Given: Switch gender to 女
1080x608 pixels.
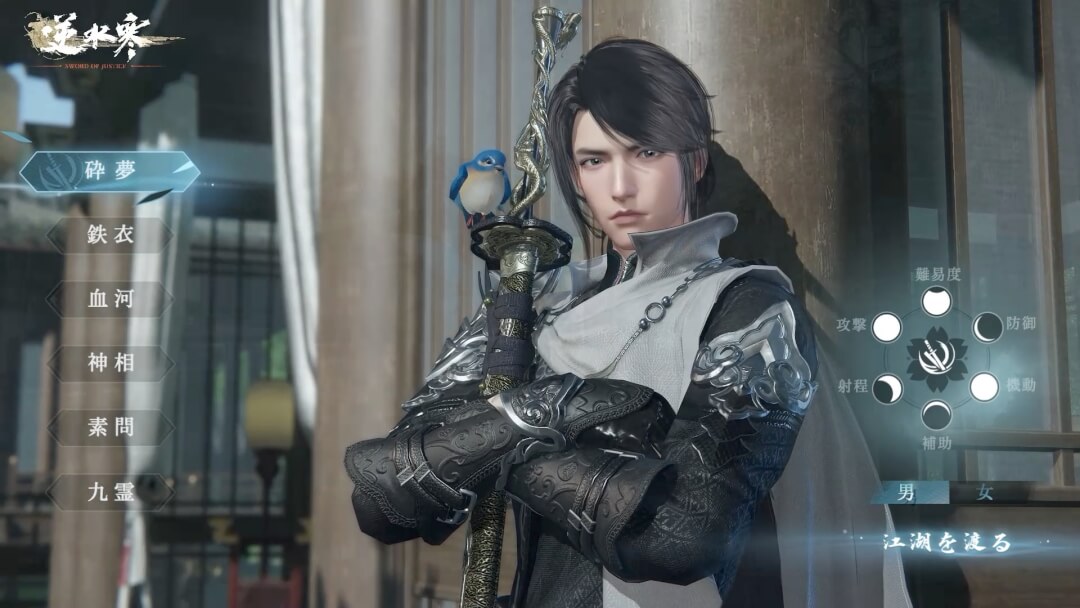Looking at the screenshot, I should coord(985,492).
